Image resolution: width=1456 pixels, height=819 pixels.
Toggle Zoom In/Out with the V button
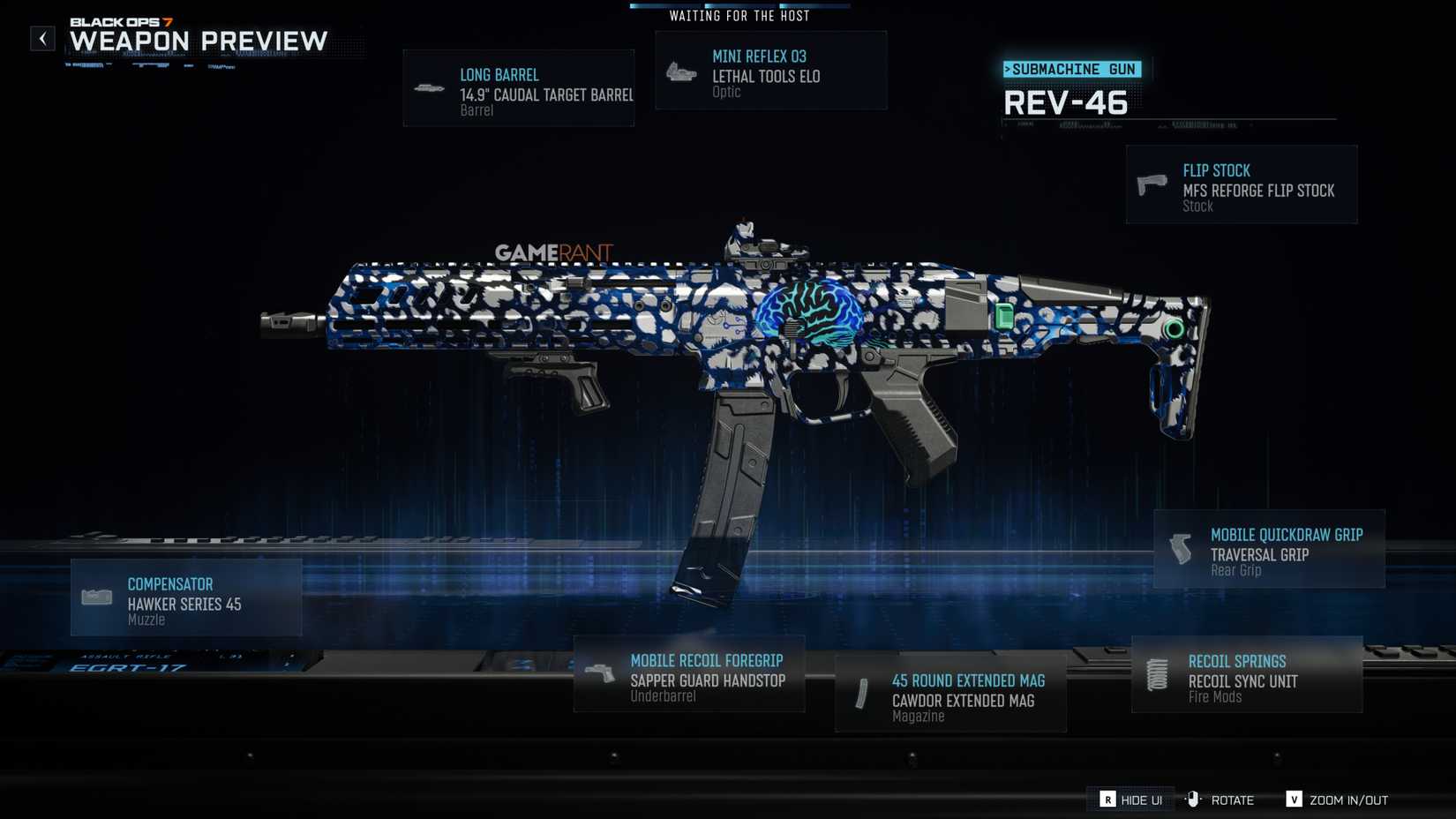pyautogui.click(x=1295, y=800)
